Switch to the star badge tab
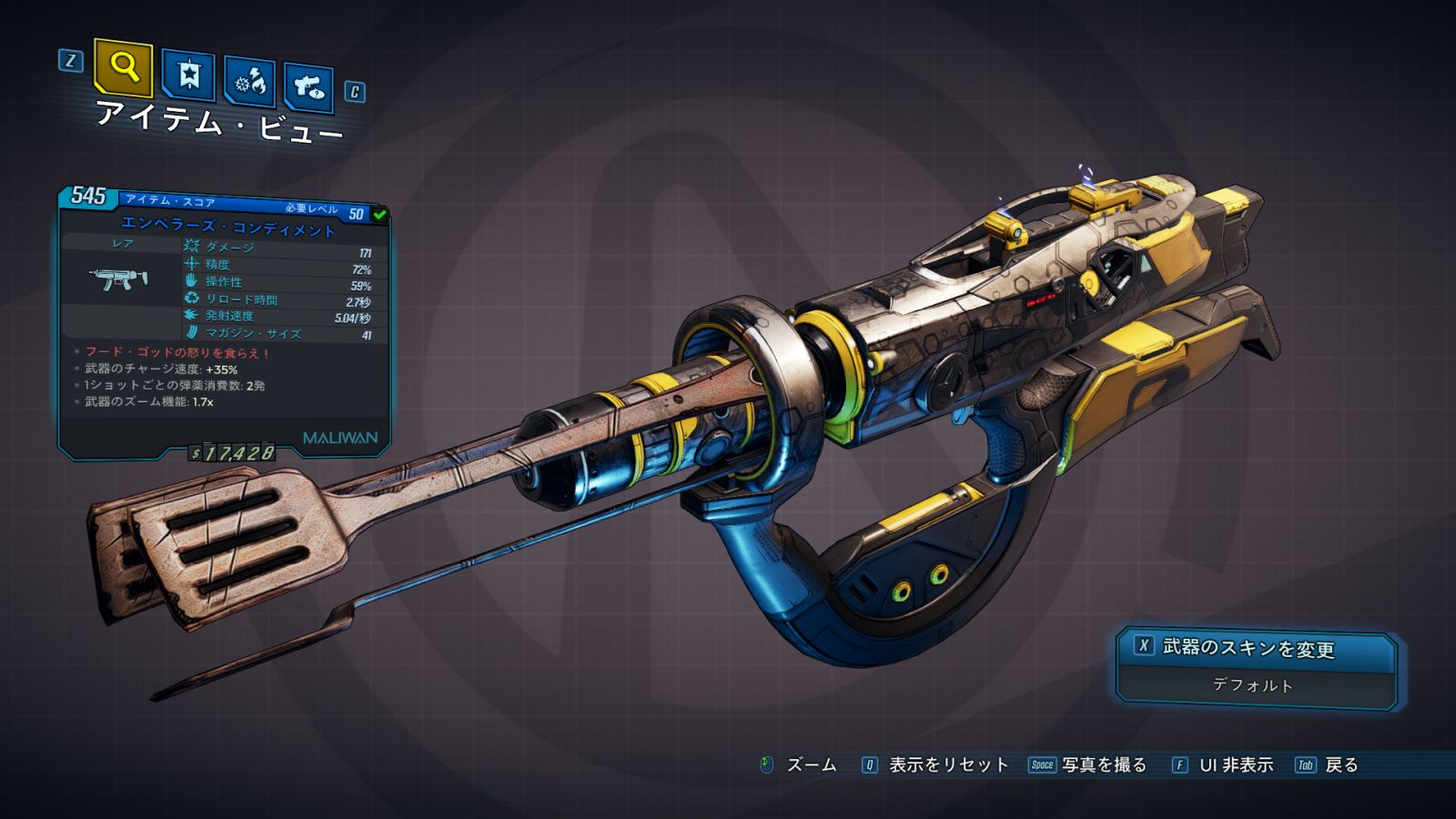Image resolution: width=1456 pixels, height=819 pixels. (x=188, y=75)
